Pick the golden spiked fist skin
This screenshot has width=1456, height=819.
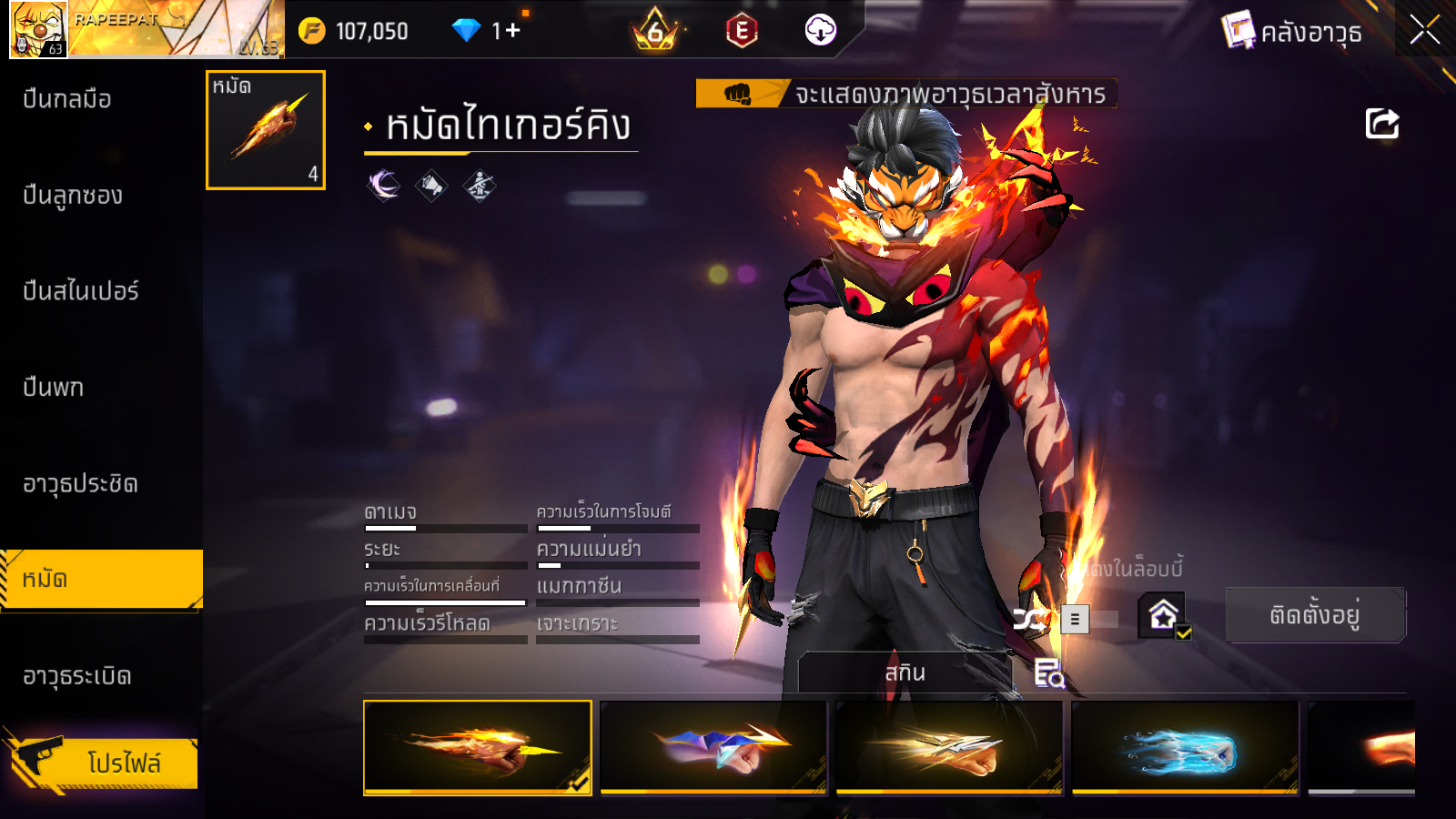pyautogui.click(x=949, y=747)
